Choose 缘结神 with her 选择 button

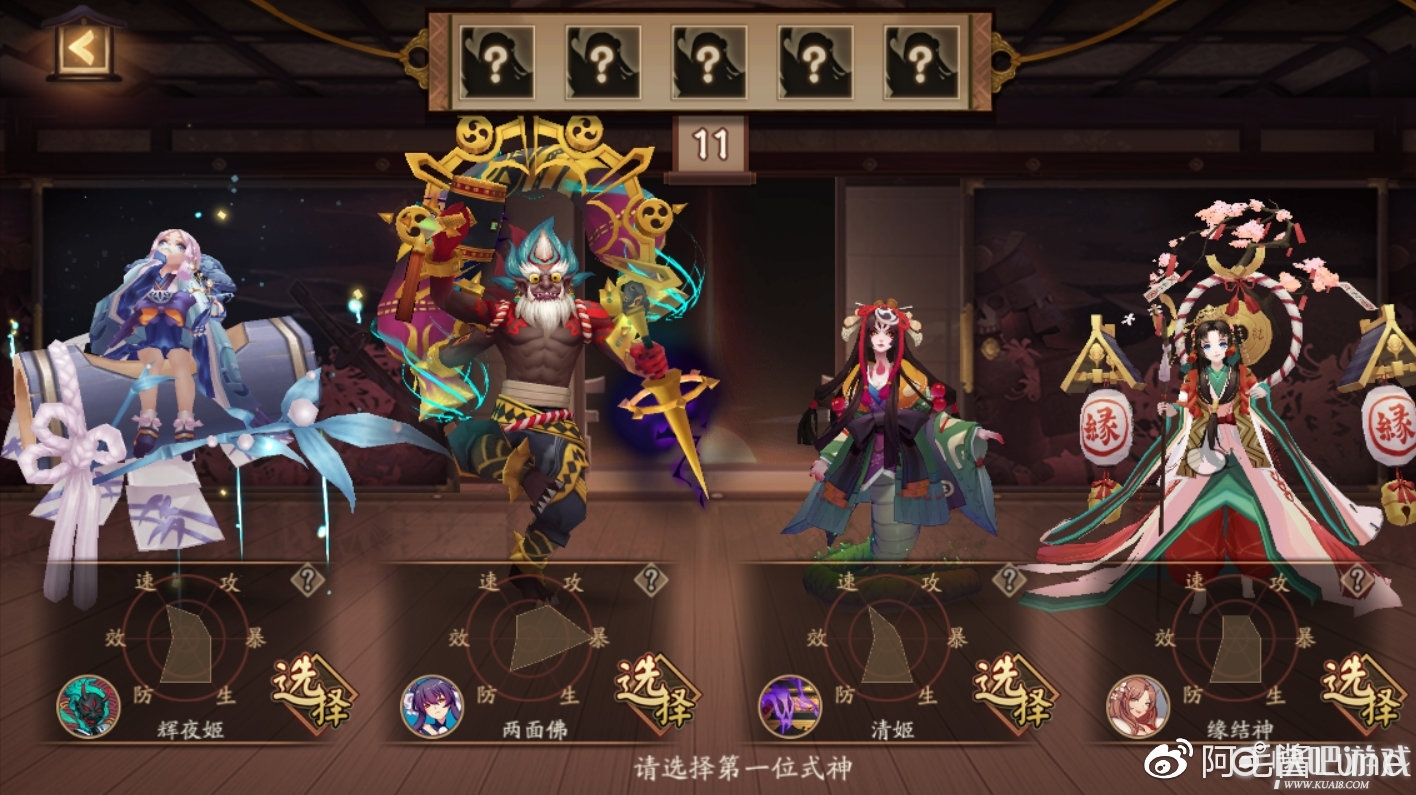pos(1362,692)
